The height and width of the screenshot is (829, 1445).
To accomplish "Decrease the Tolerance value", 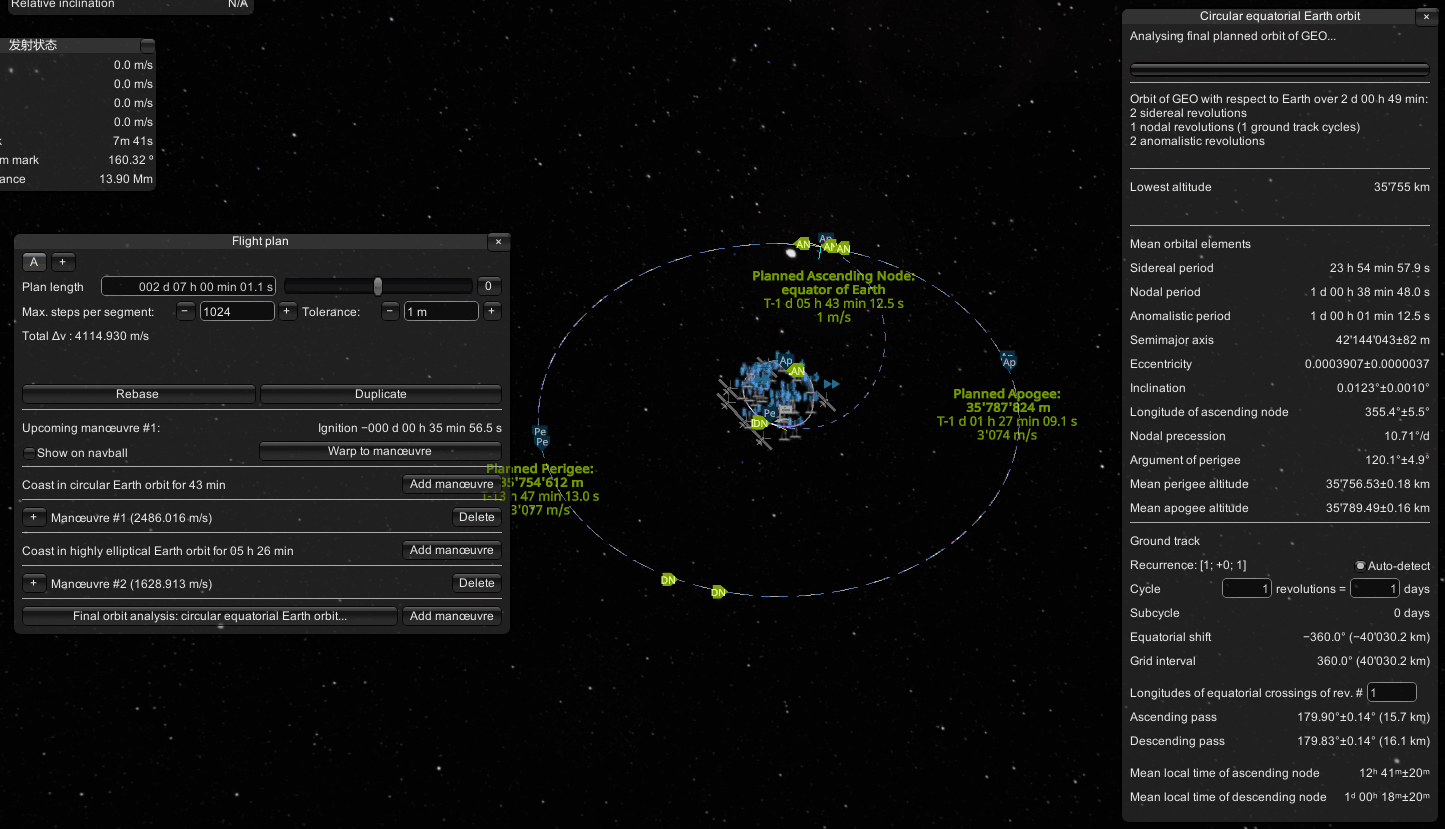I will point(390,312).
